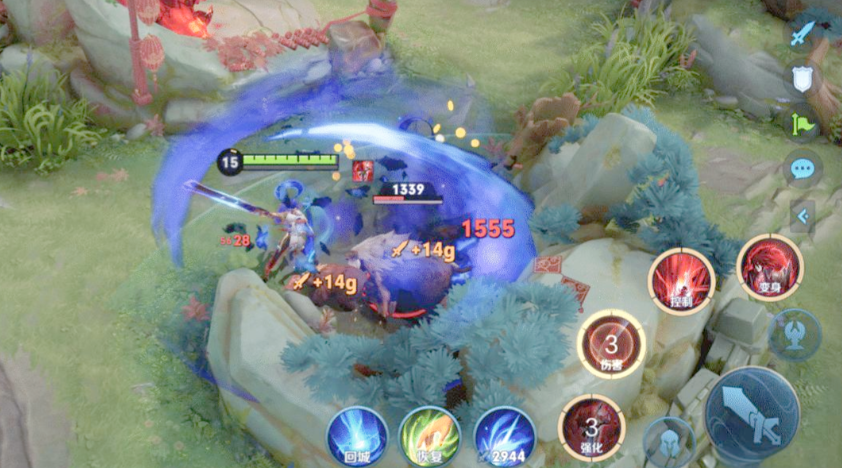842x468 pixels.
Task: Use the 控制 control skill
Action: point(681,280)
